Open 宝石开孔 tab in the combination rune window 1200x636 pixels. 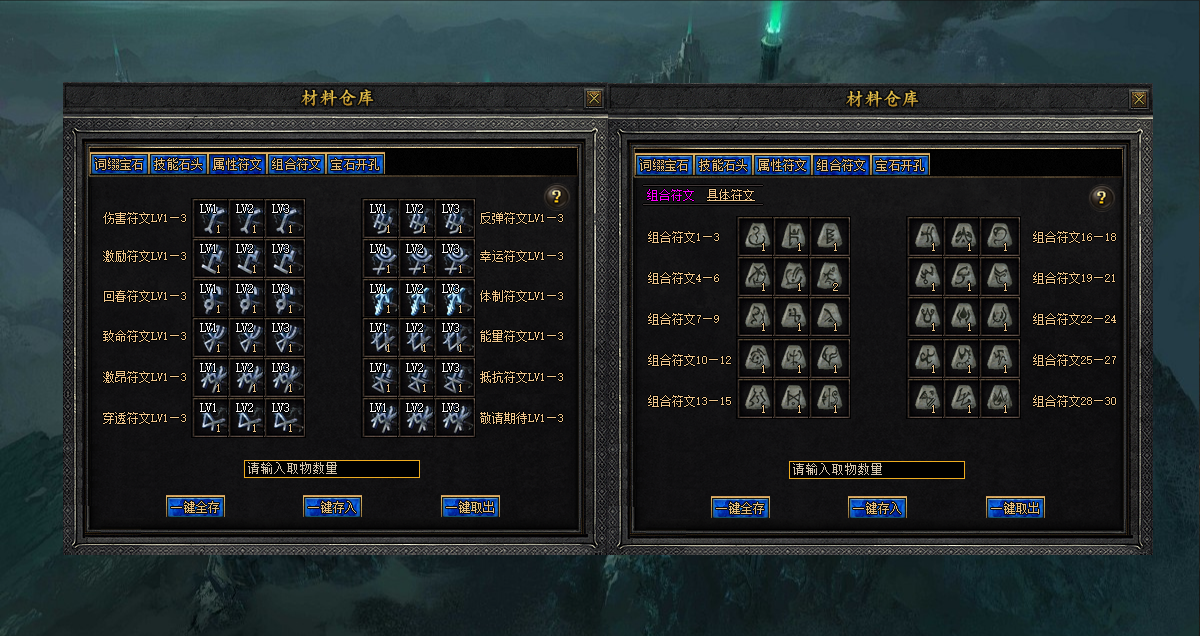pyautogui.click(x=901, y=165)
